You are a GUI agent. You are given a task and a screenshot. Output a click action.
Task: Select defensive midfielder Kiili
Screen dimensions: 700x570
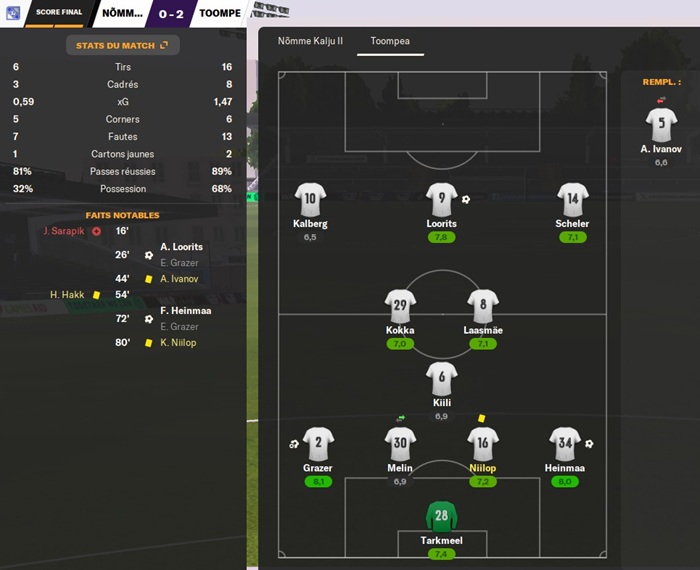[441, 377]
